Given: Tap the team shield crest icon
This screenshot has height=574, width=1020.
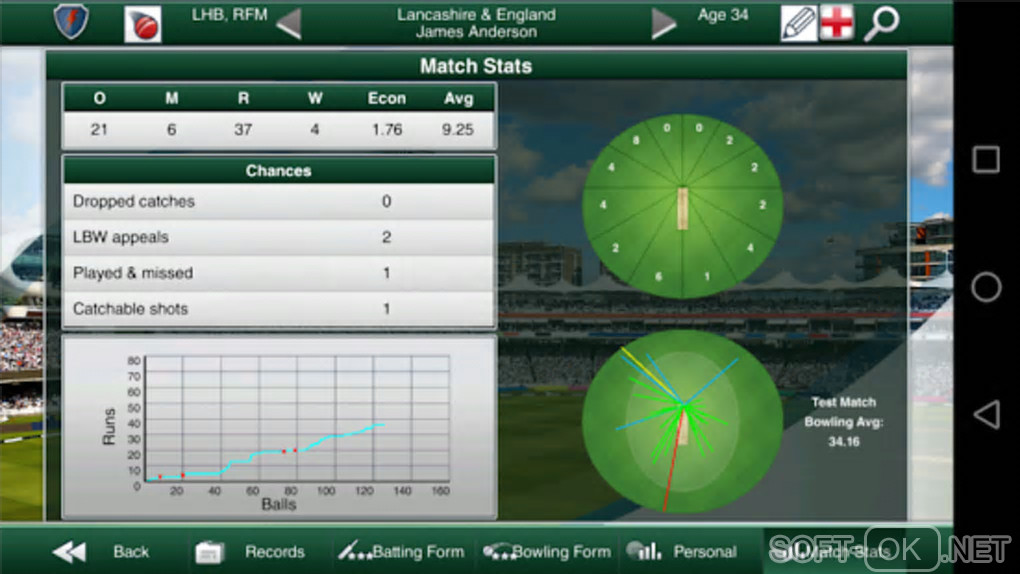Looking at the screenshot, I should click(x=71, y=21).
